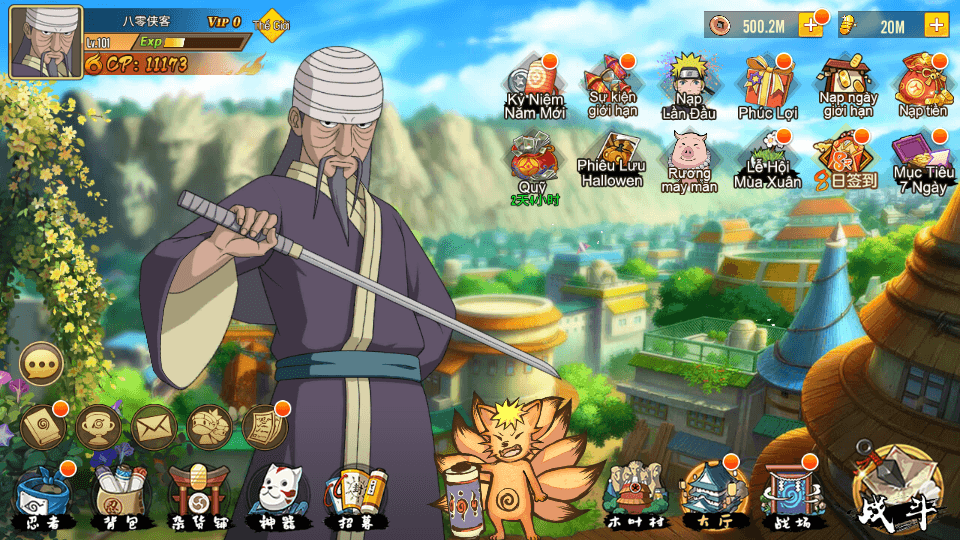Open the chat speech bubble
960x540 pixels.
click(x=42, y=364)
